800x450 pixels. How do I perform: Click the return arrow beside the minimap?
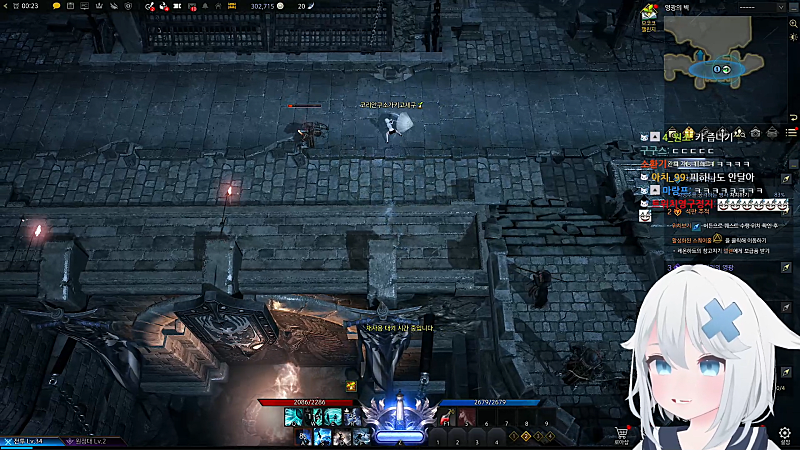(x=793, y=118)
